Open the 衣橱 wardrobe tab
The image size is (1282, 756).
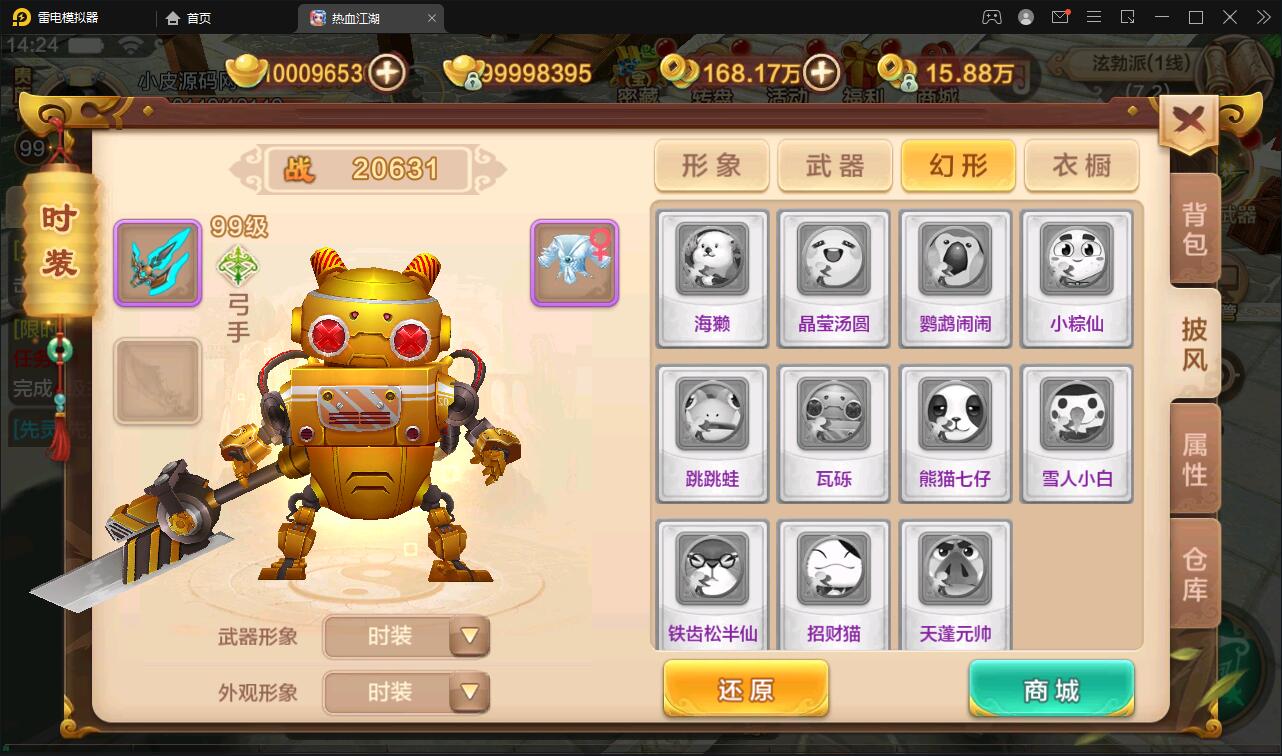click(1080, 166)
